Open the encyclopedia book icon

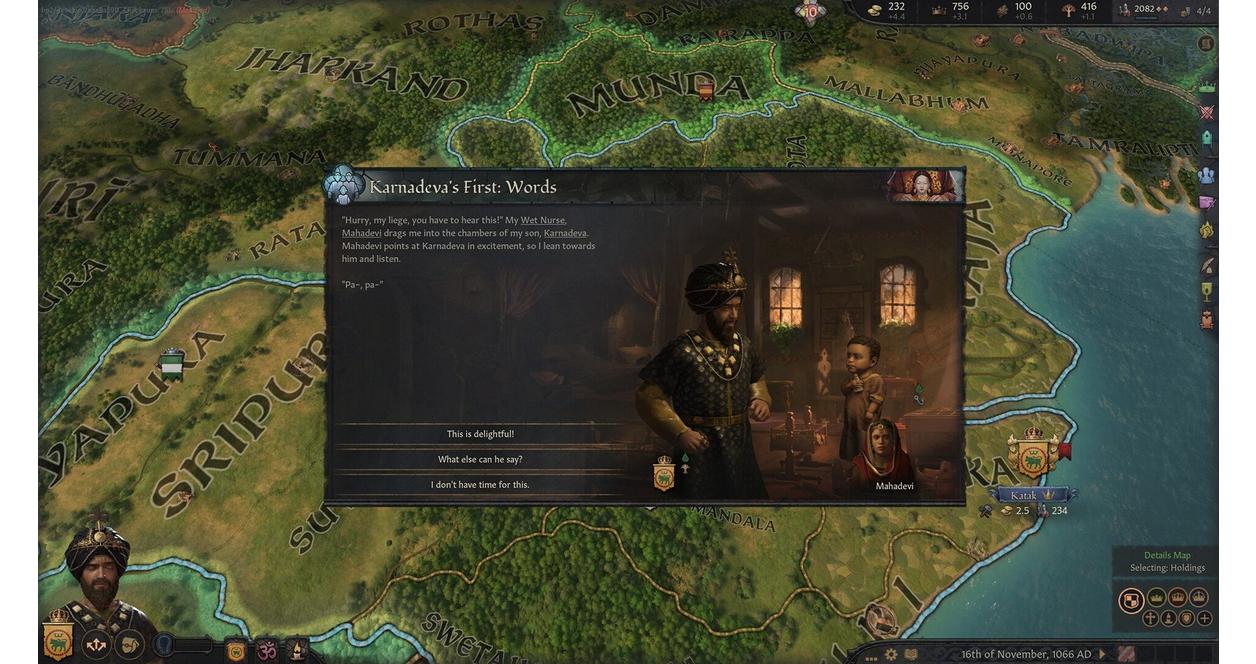912,654
